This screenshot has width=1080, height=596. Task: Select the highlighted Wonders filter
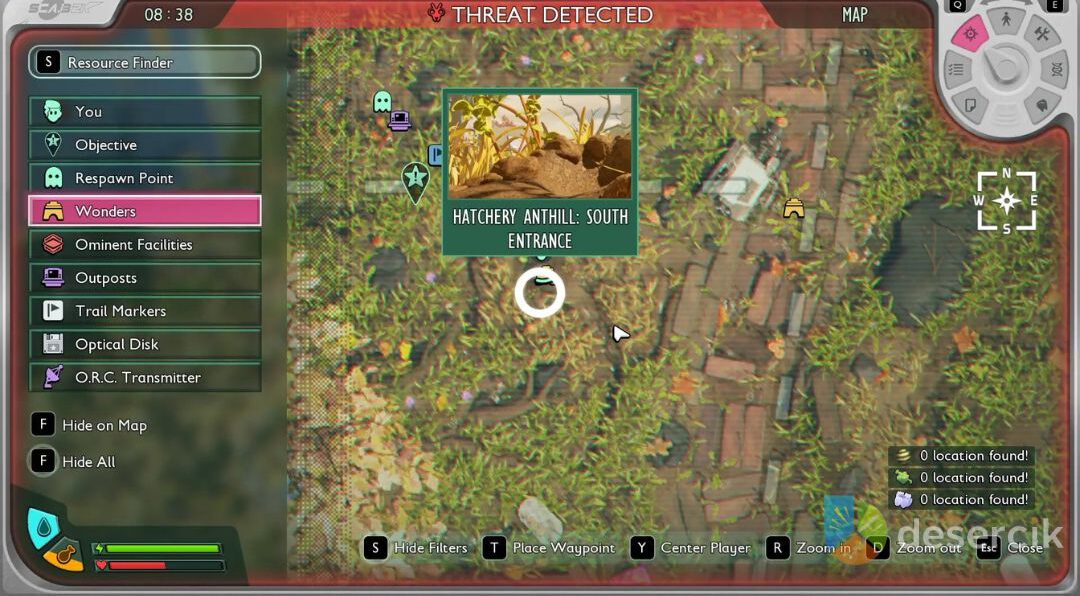(144, 211)
